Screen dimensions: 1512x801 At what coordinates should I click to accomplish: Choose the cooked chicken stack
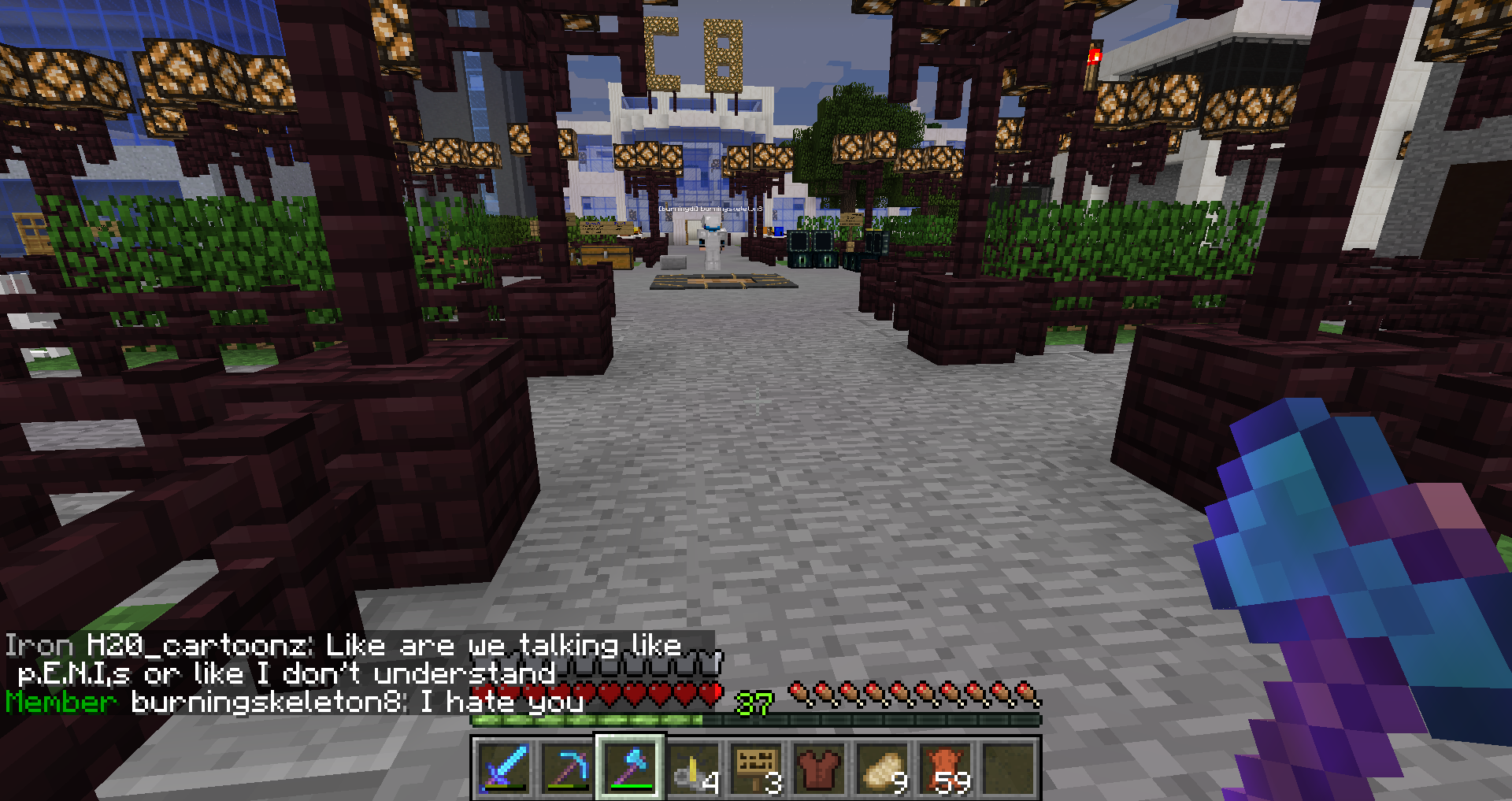[x=945, y=768]
